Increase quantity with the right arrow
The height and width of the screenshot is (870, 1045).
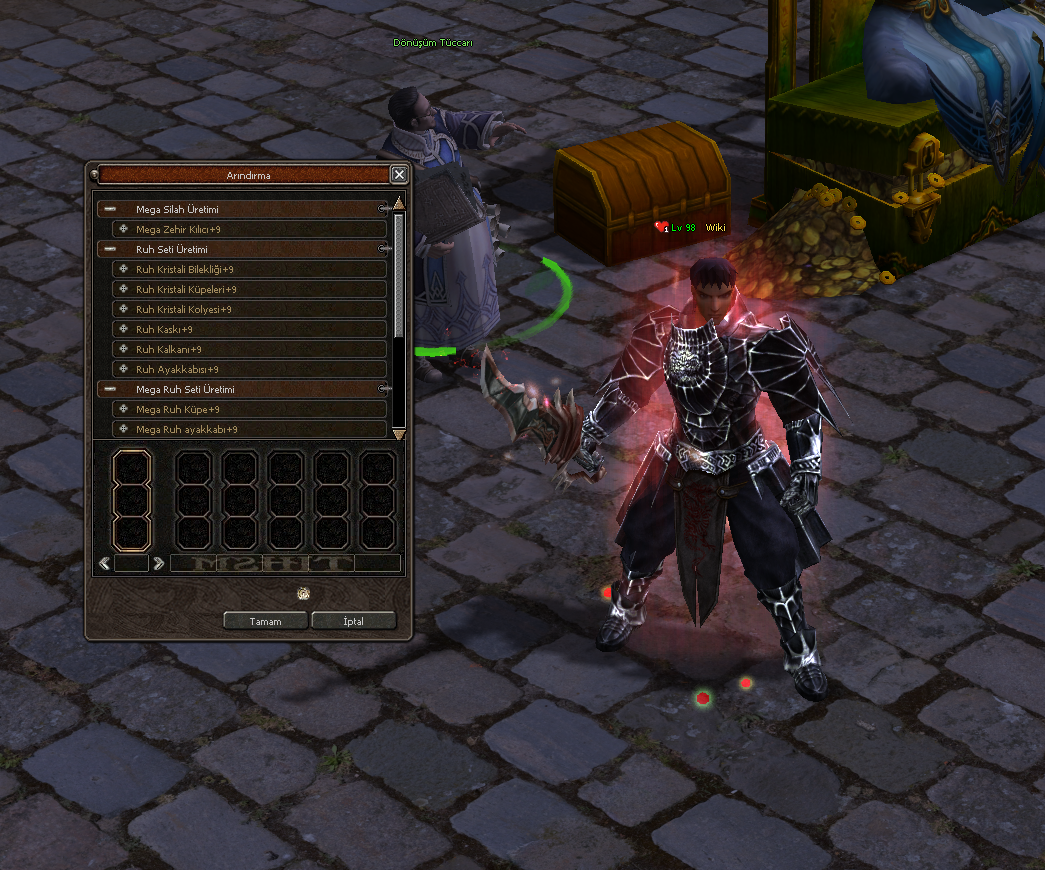158,563
